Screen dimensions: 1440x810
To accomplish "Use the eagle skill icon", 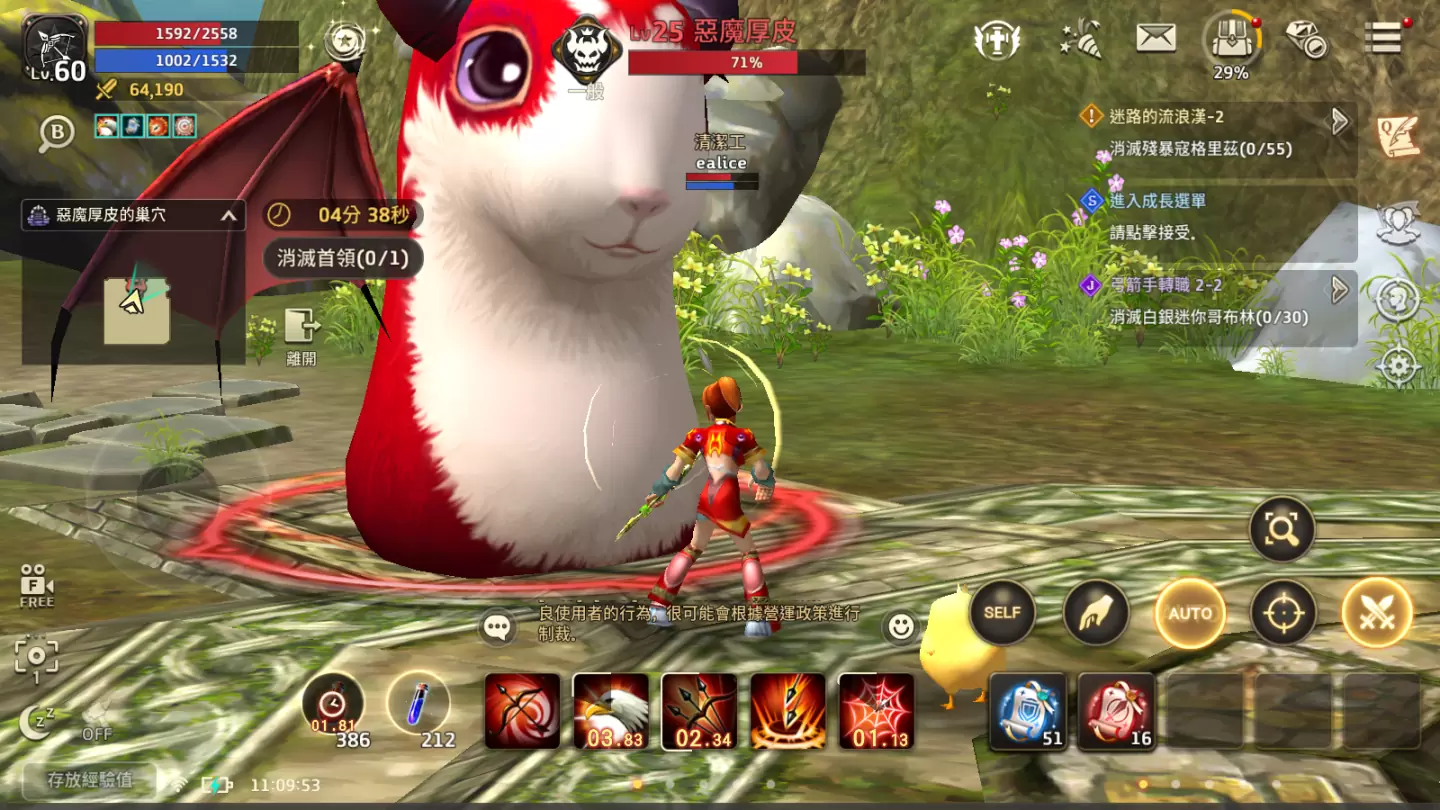I will 611,711.
